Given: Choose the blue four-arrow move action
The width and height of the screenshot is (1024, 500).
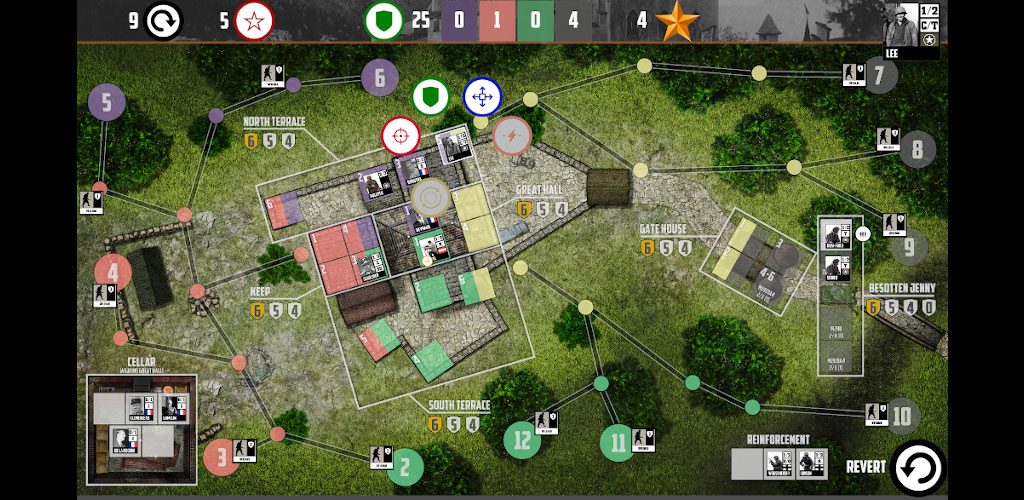Looking at the screenshot, I should (482, 97).
